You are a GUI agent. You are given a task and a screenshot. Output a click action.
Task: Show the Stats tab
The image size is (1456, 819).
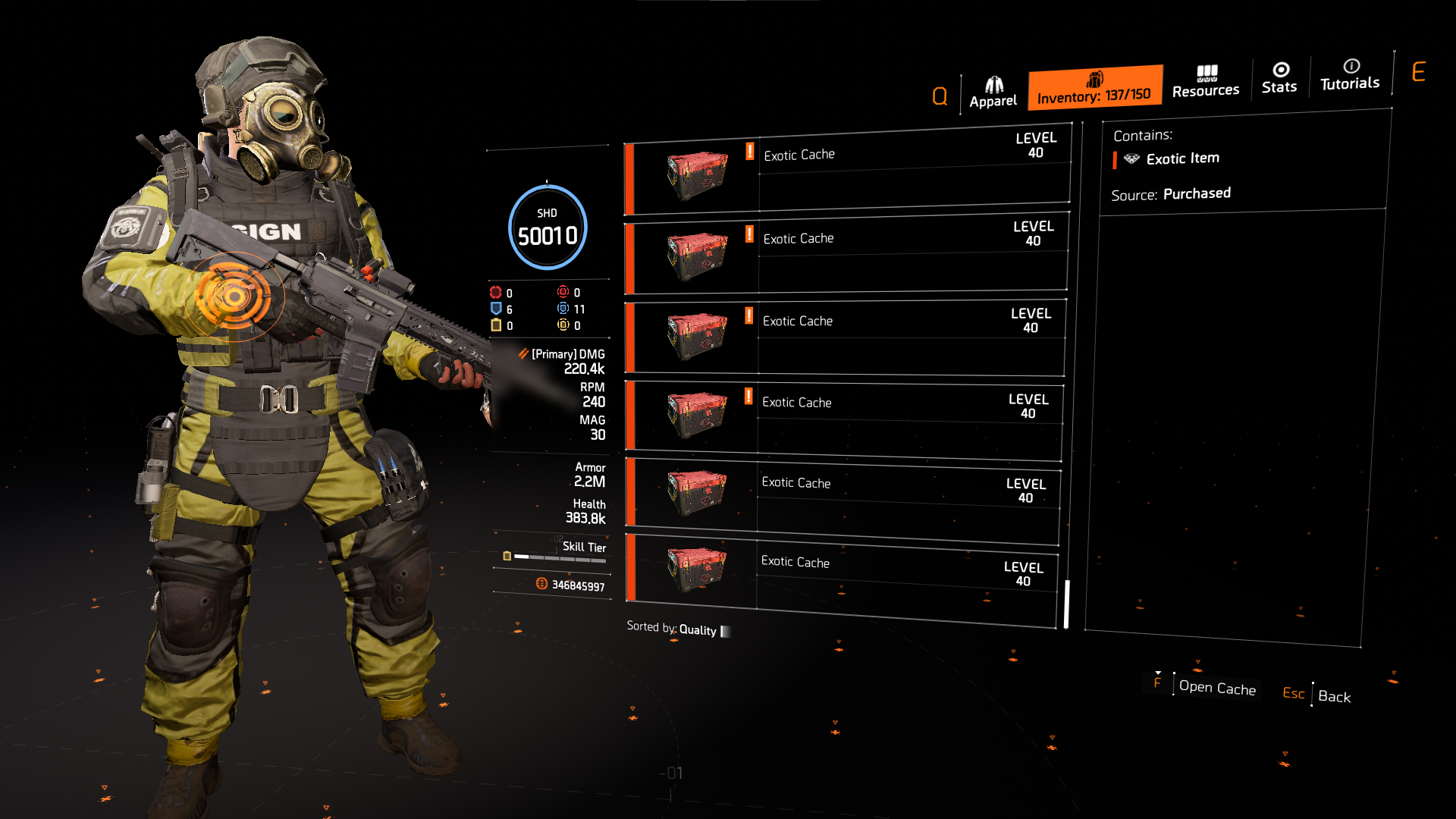point(1279,79)
